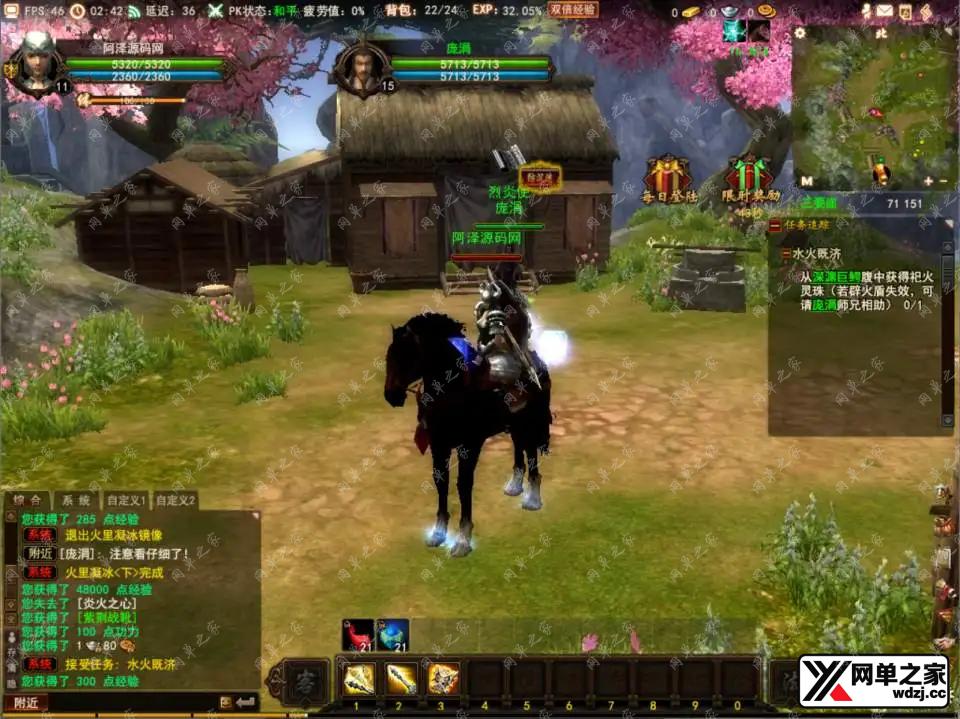Open minimap settings gear icon
Screen dimensions: 960x719
click(800, 32)
